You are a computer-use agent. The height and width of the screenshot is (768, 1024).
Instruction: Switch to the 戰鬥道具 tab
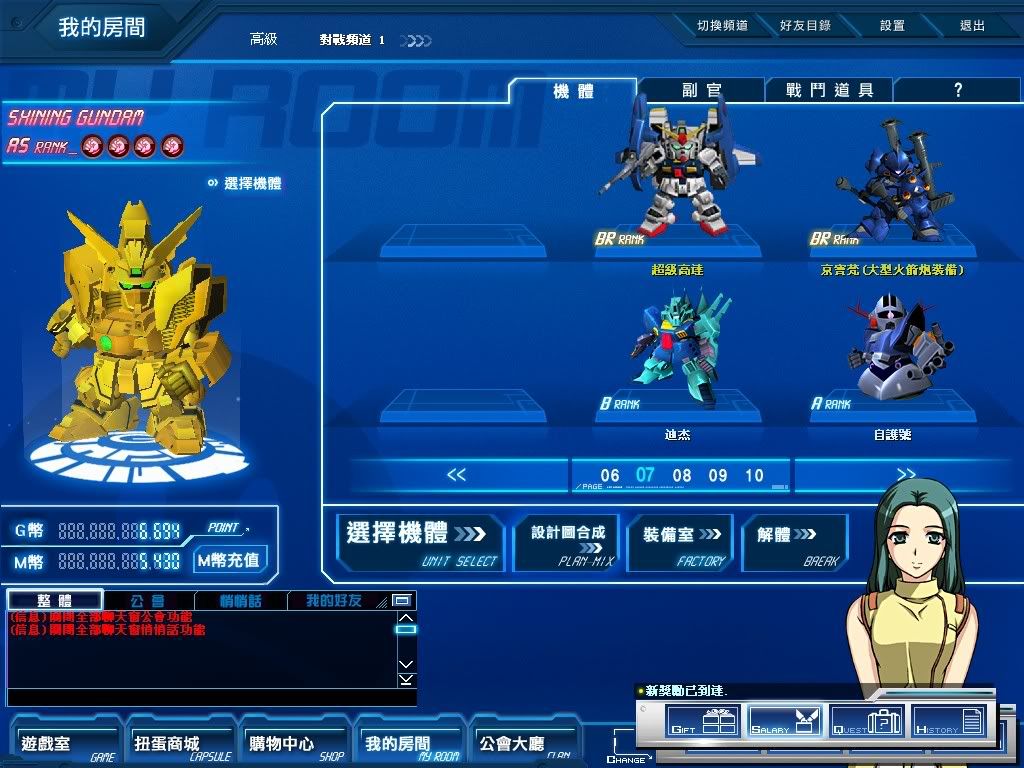click(829, 90)
